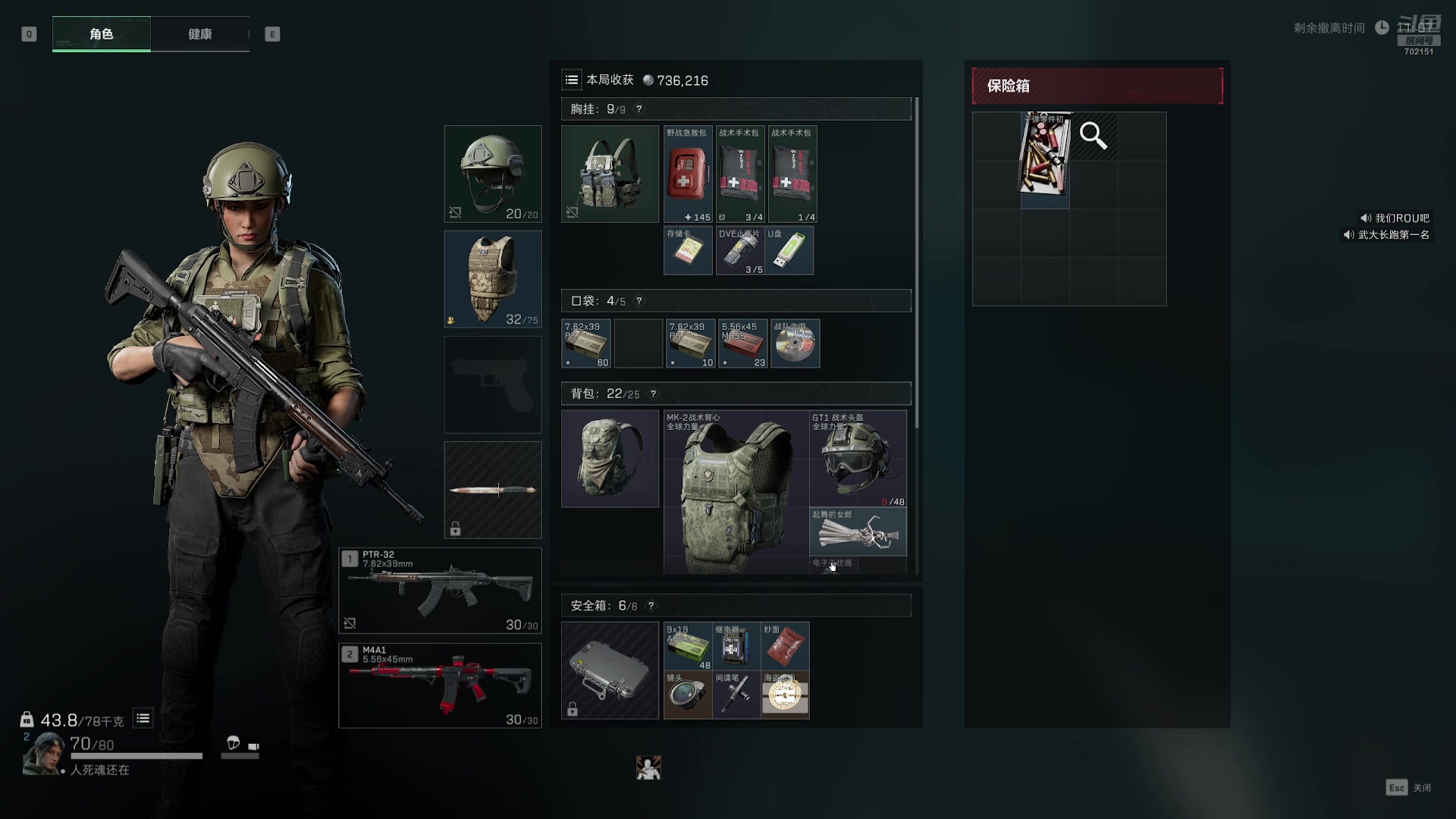This screenshot has height=819, width=1456.
Task: Choose the PTR-32 primary weapon slot
Action: tap(440, 591)
